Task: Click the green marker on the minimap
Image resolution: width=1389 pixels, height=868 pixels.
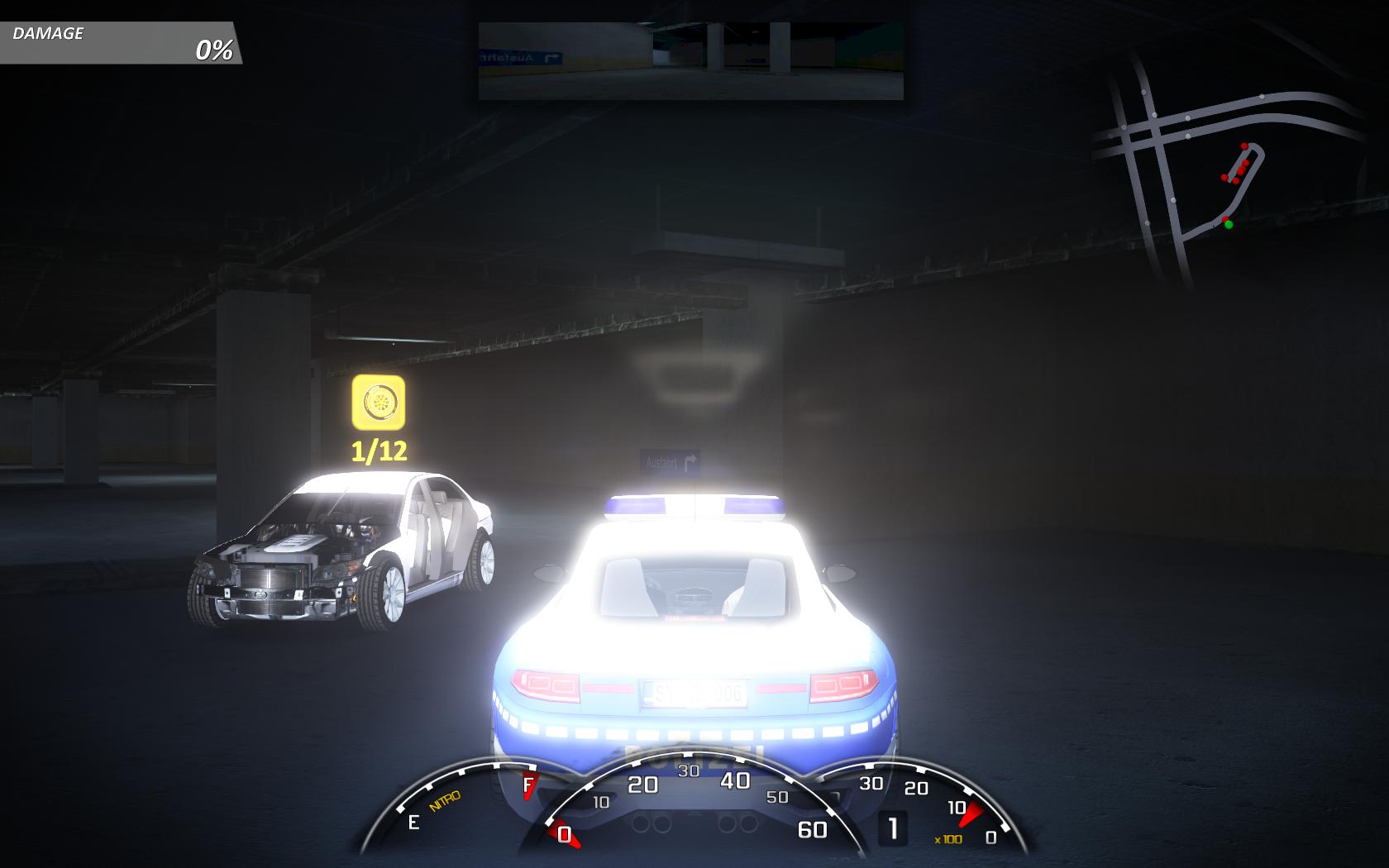Action: point(1229,224)
